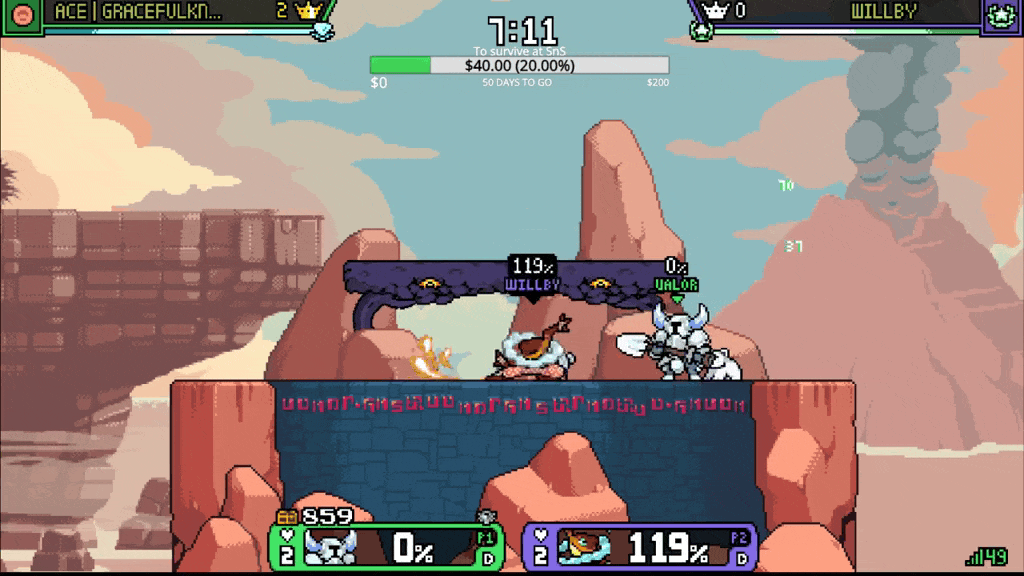The image size is (1024, 576).
Task: Click the green star avatar beside Willby
Action: [1001, 15]
